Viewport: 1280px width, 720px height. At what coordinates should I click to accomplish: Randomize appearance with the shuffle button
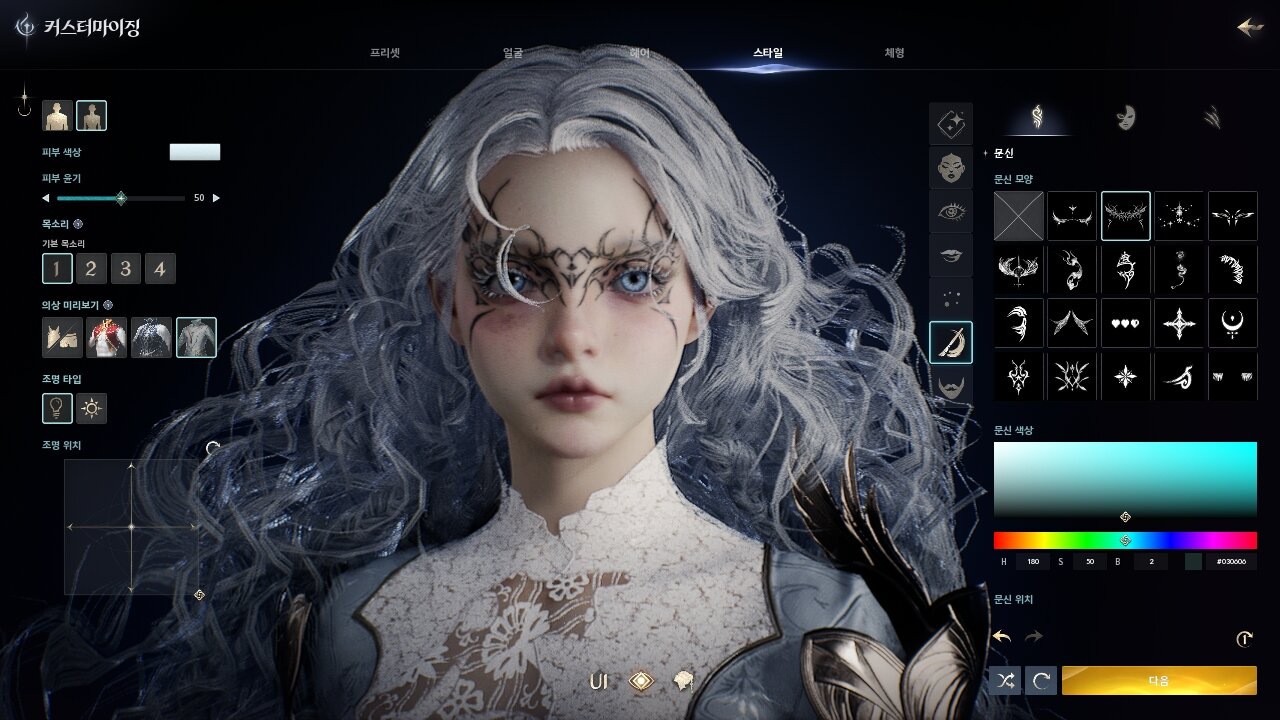(x=1006, y=681)
